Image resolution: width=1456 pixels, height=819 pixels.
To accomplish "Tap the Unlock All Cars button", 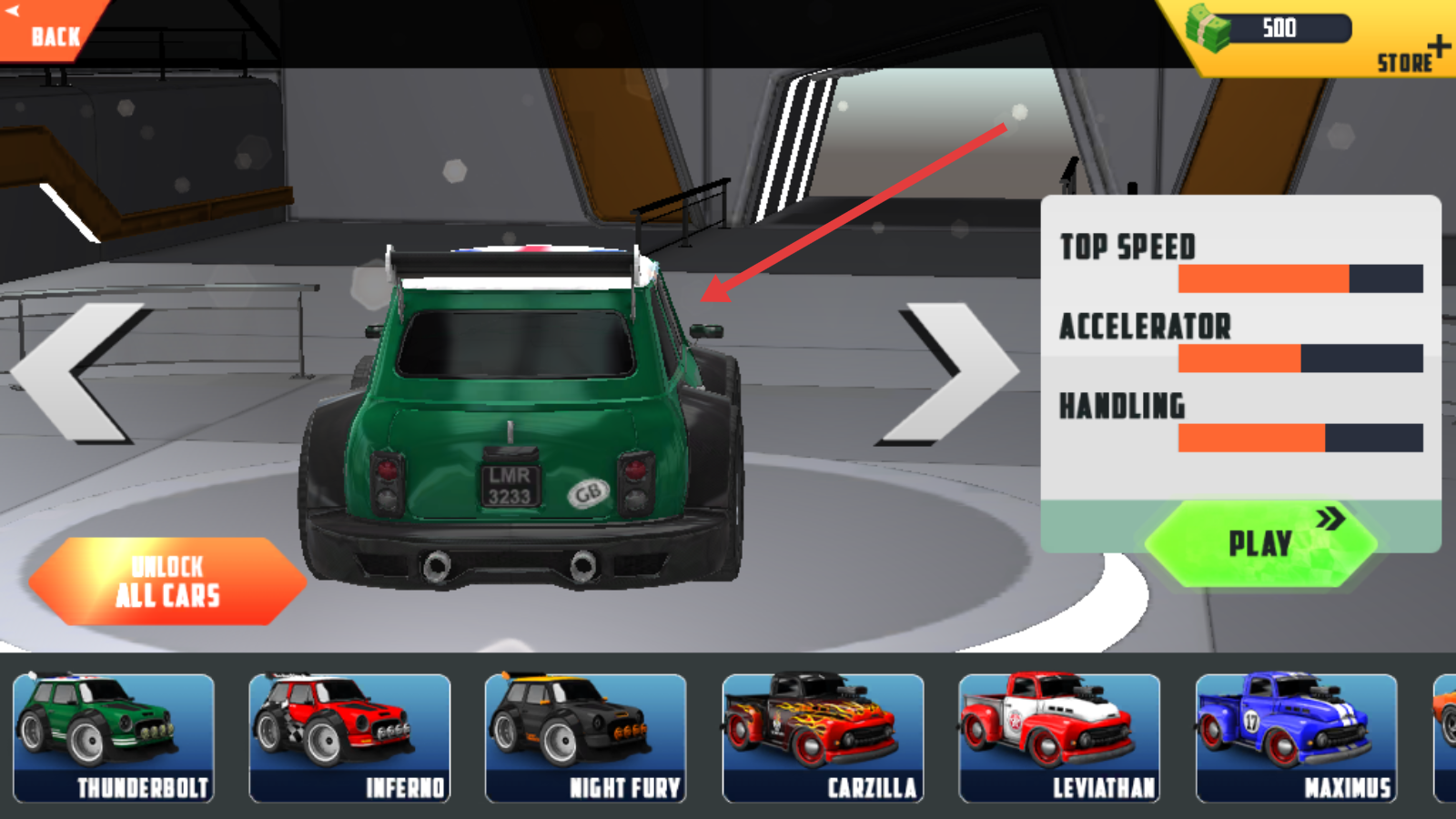I will [168, 581].
